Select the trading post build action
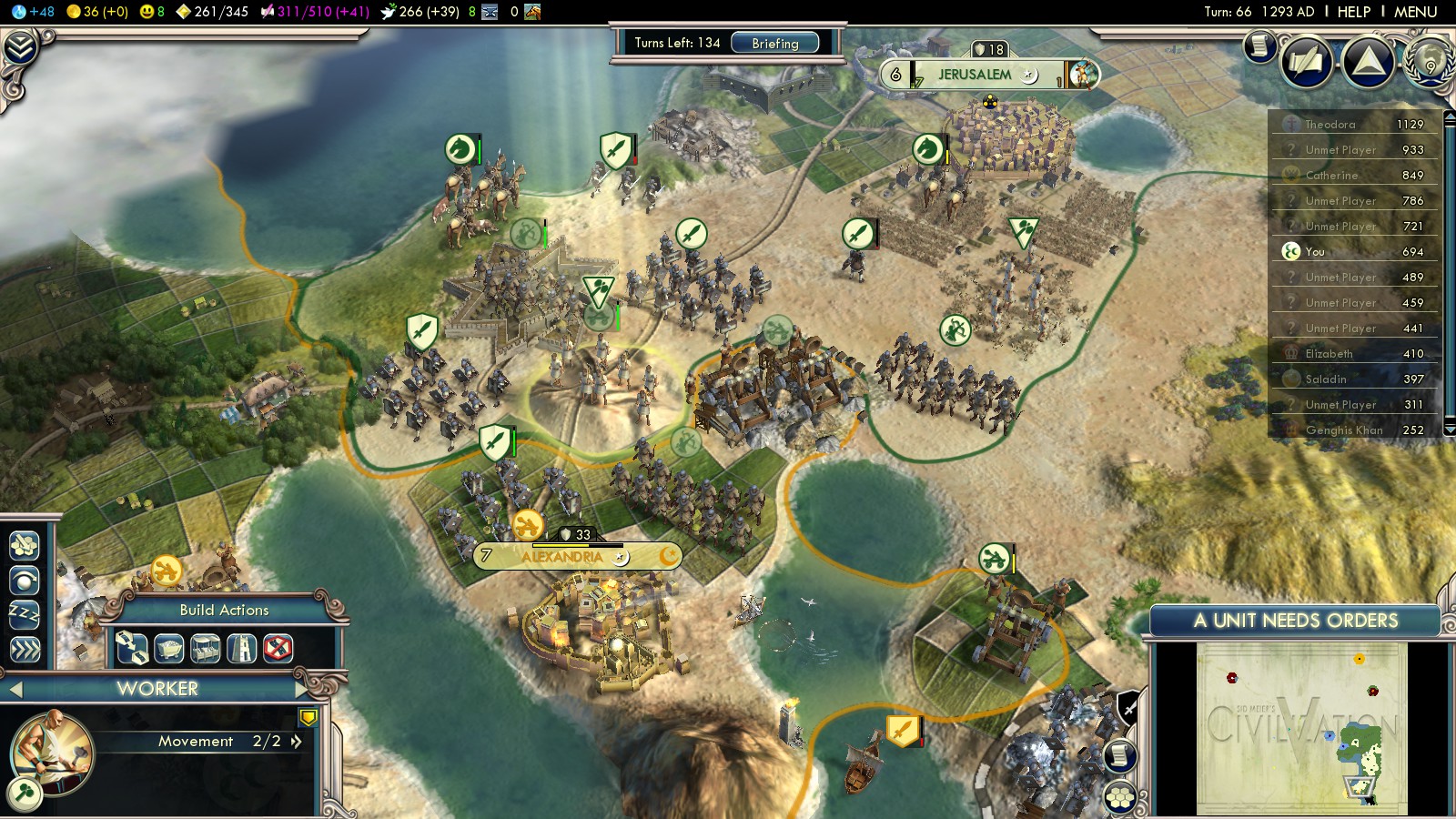Screen dimensions: 1456x819 [x=206, y=648]
